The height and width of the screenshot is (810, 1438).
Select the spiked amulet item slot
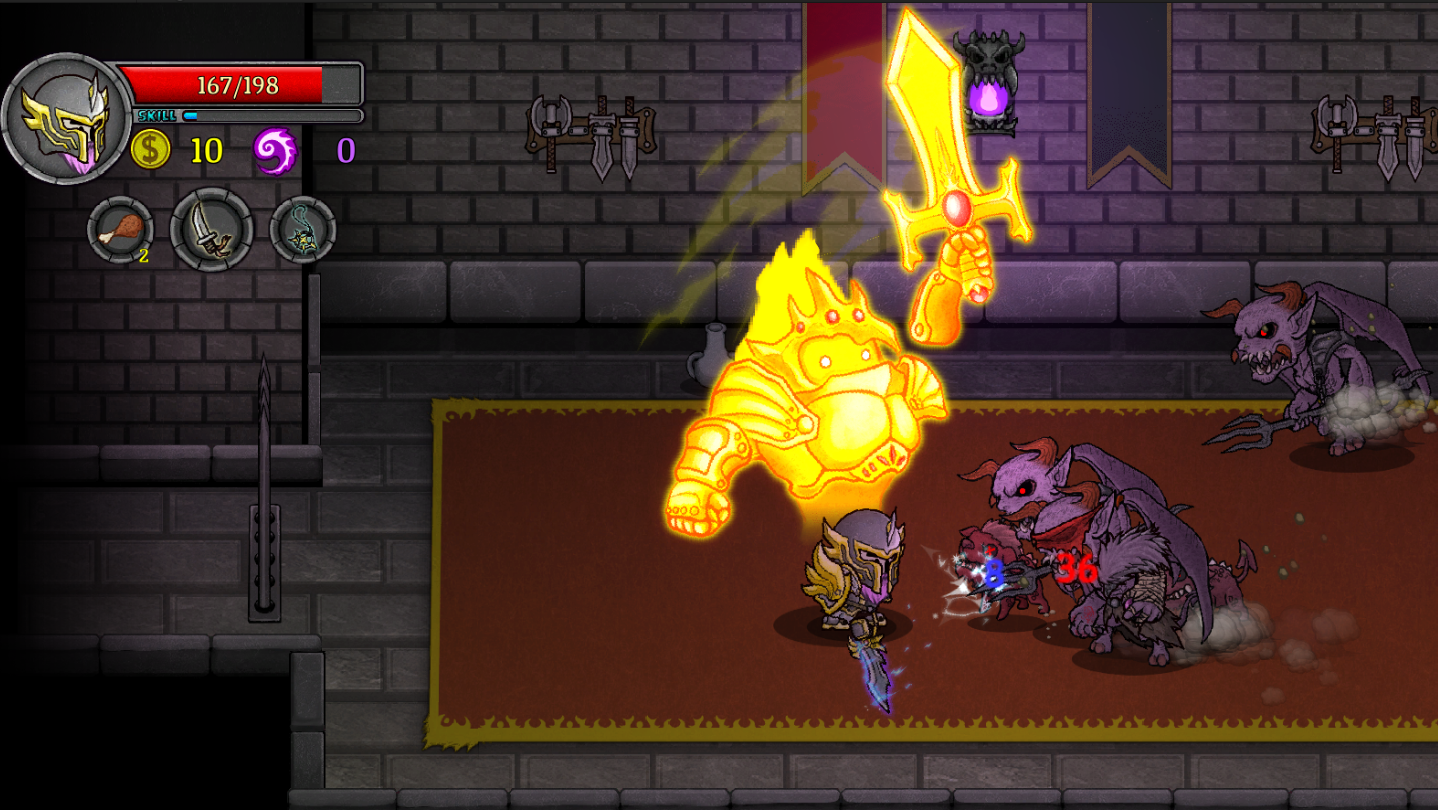[x=302, y=230]
